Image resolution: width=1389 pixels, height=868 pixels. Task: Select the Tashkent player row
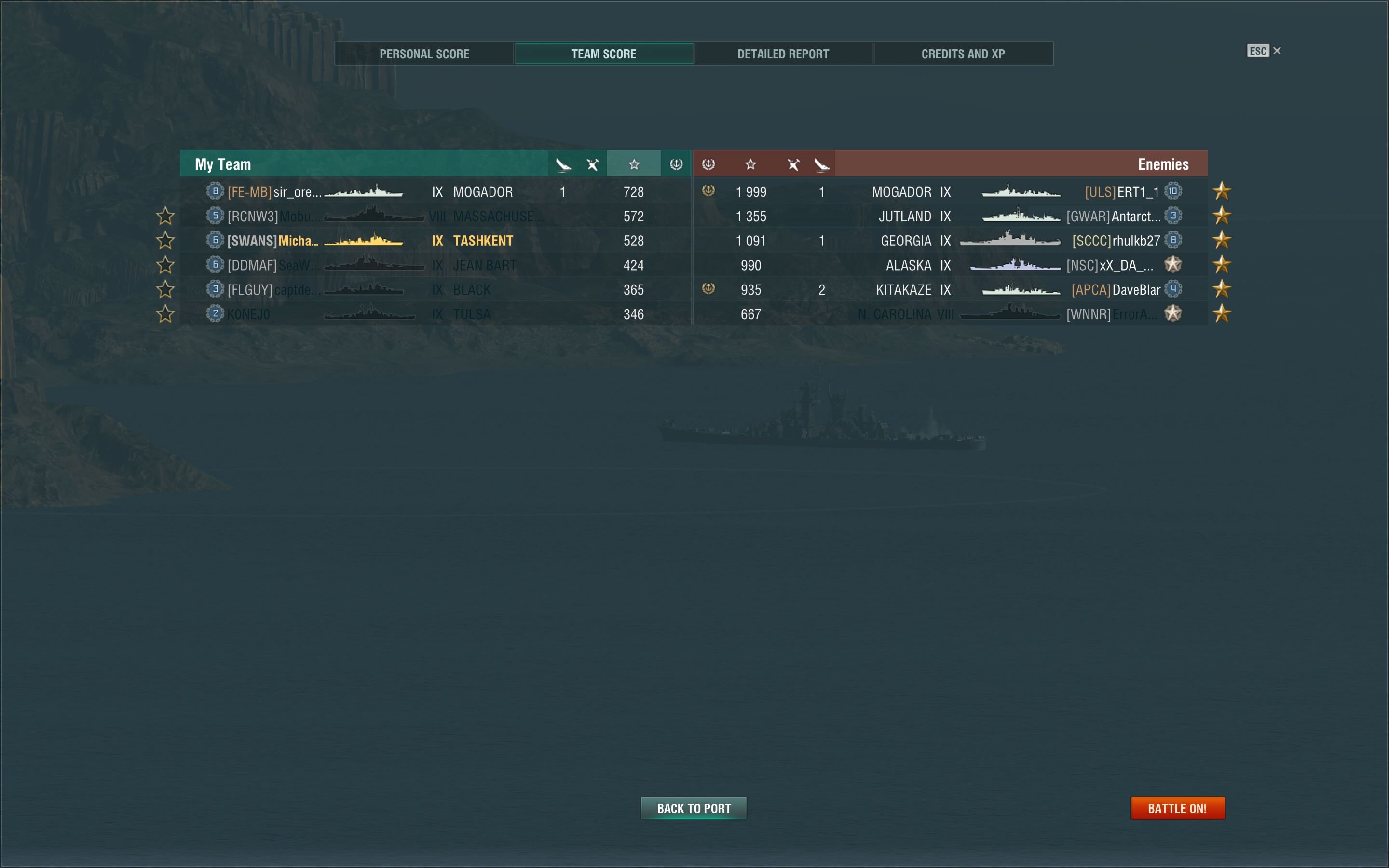coord(435,241)
